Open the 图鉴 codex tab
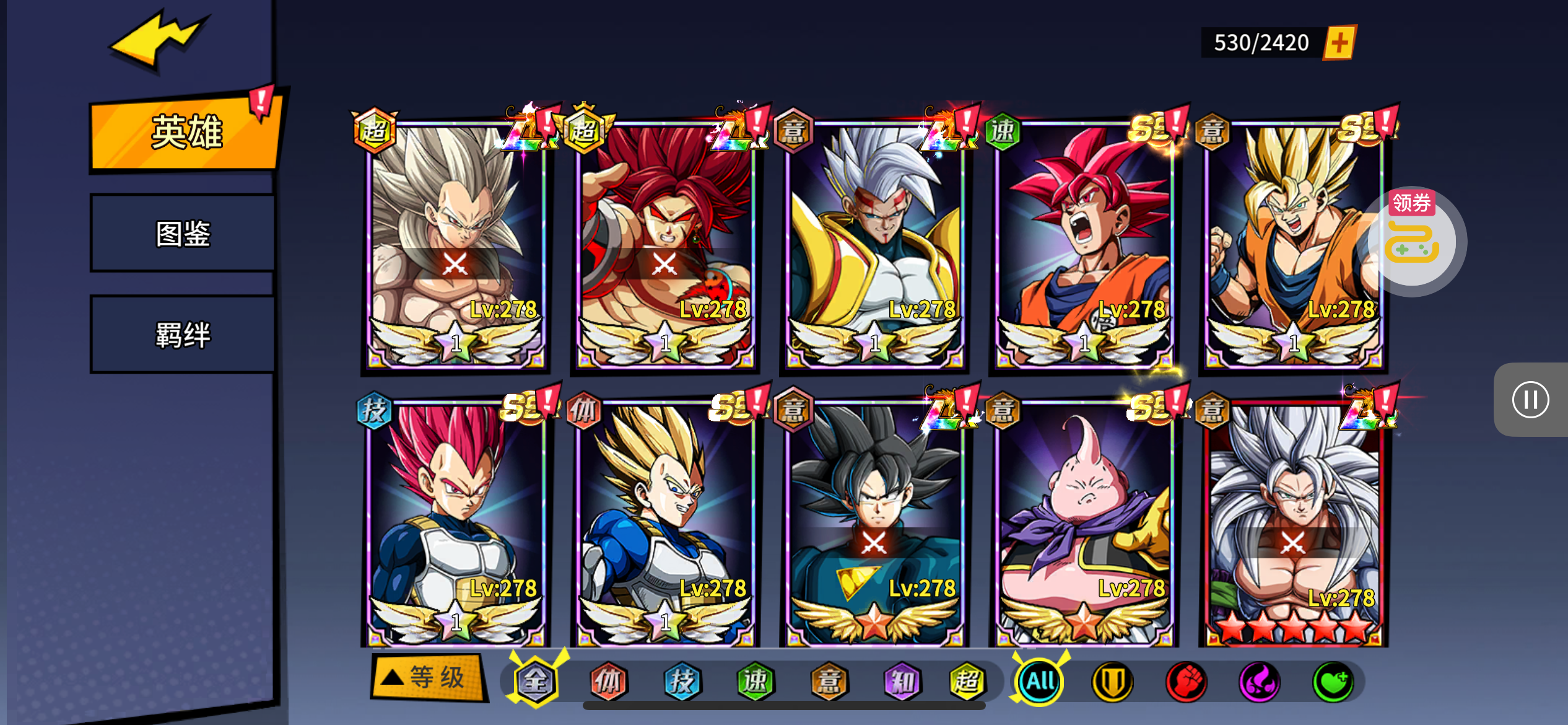Image resolution: width=1568 pixels, height=725 pixels. point(183,234)
